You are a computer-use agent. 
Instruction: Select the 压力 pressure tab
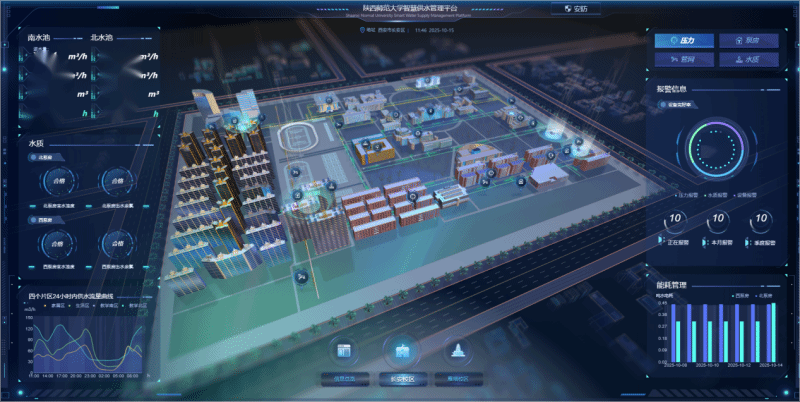click(683, 41)
